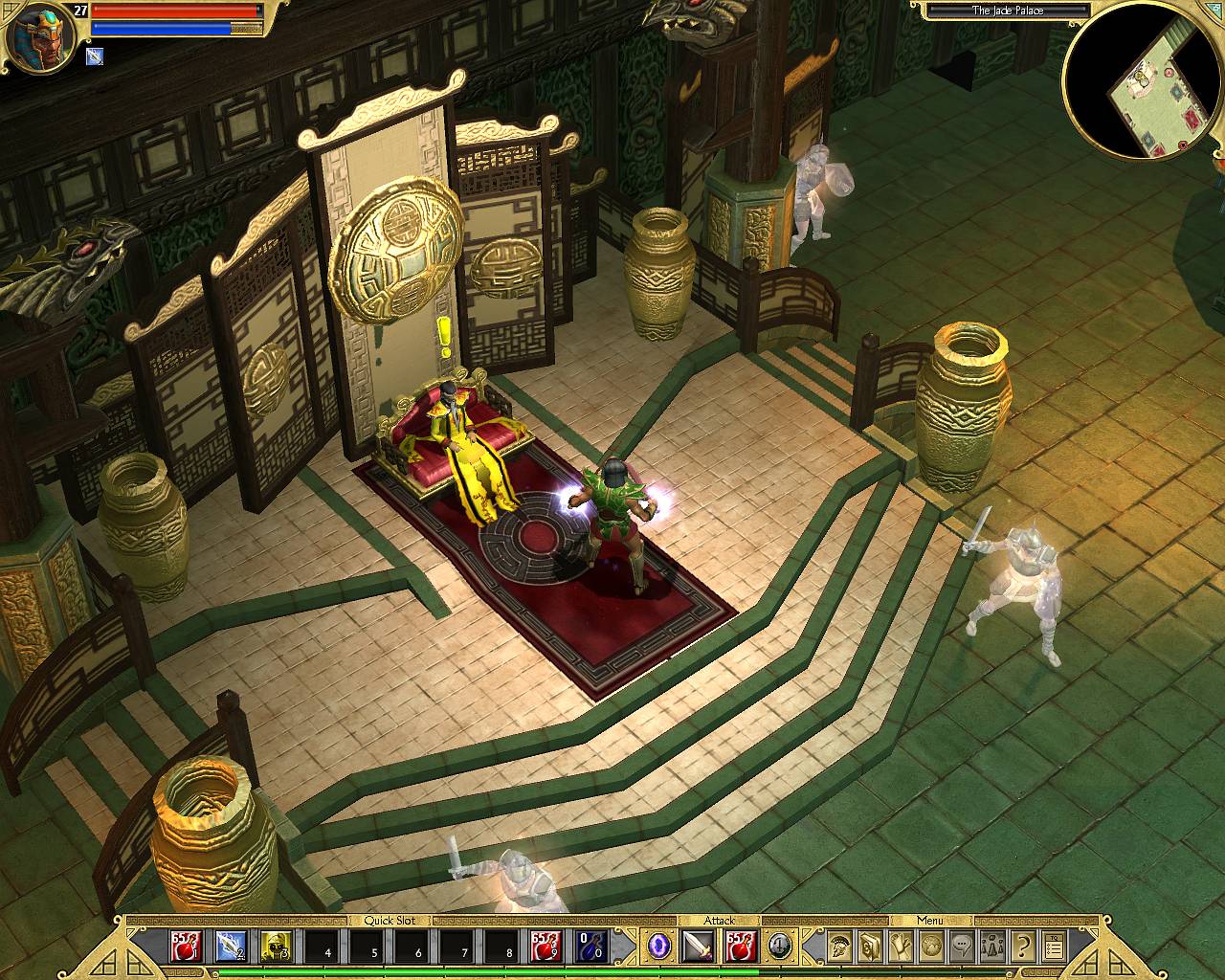
Task: Open the party members menu button
Action: pyautogui.click(x=992, y=947)
